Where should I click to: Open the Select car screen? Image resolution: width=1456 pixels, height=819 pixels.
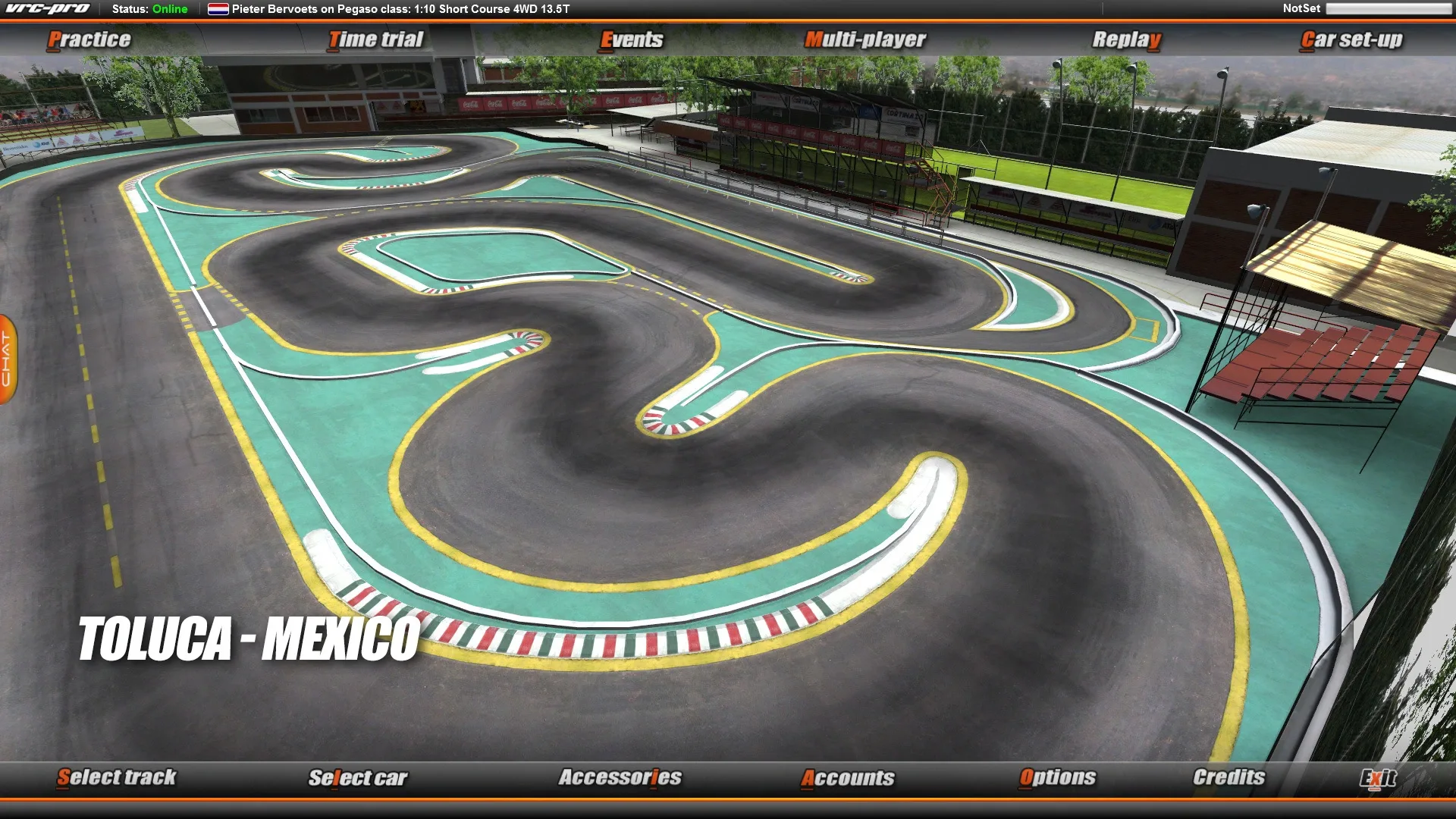click(358, 777)
